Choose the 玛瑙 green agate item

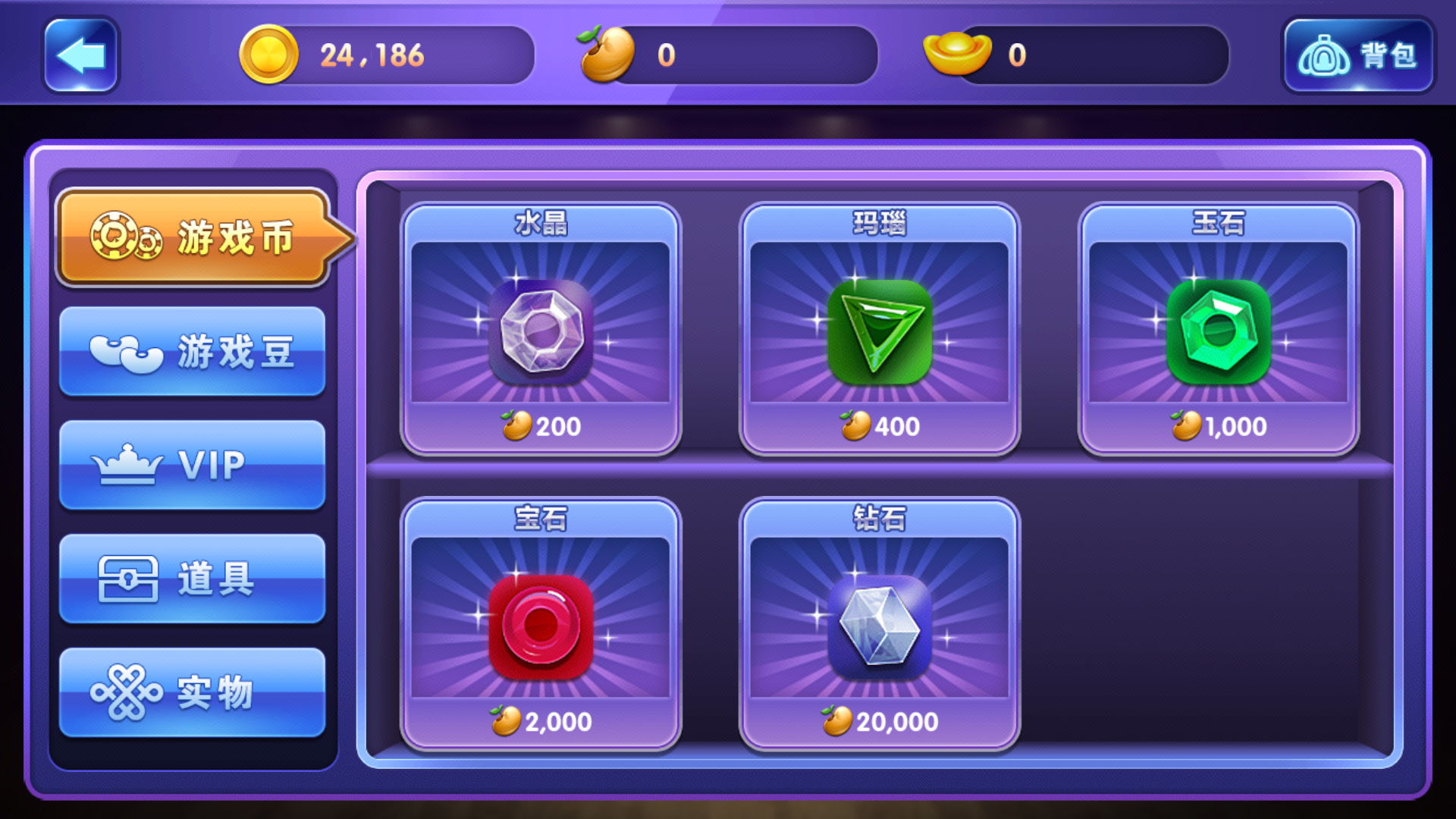tap(880, 329)
